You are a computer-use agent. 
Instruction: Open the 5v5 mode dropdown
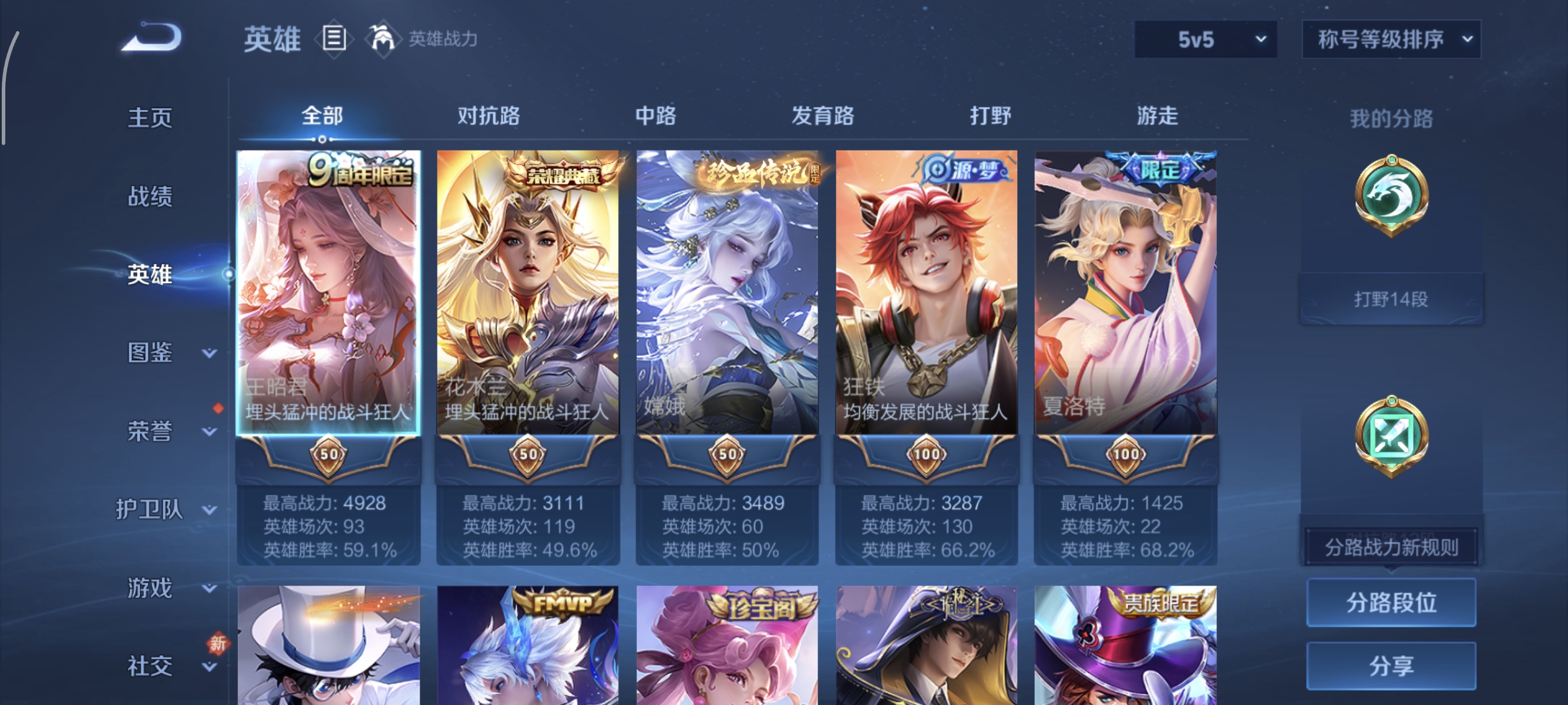(x=1205, y=39)
